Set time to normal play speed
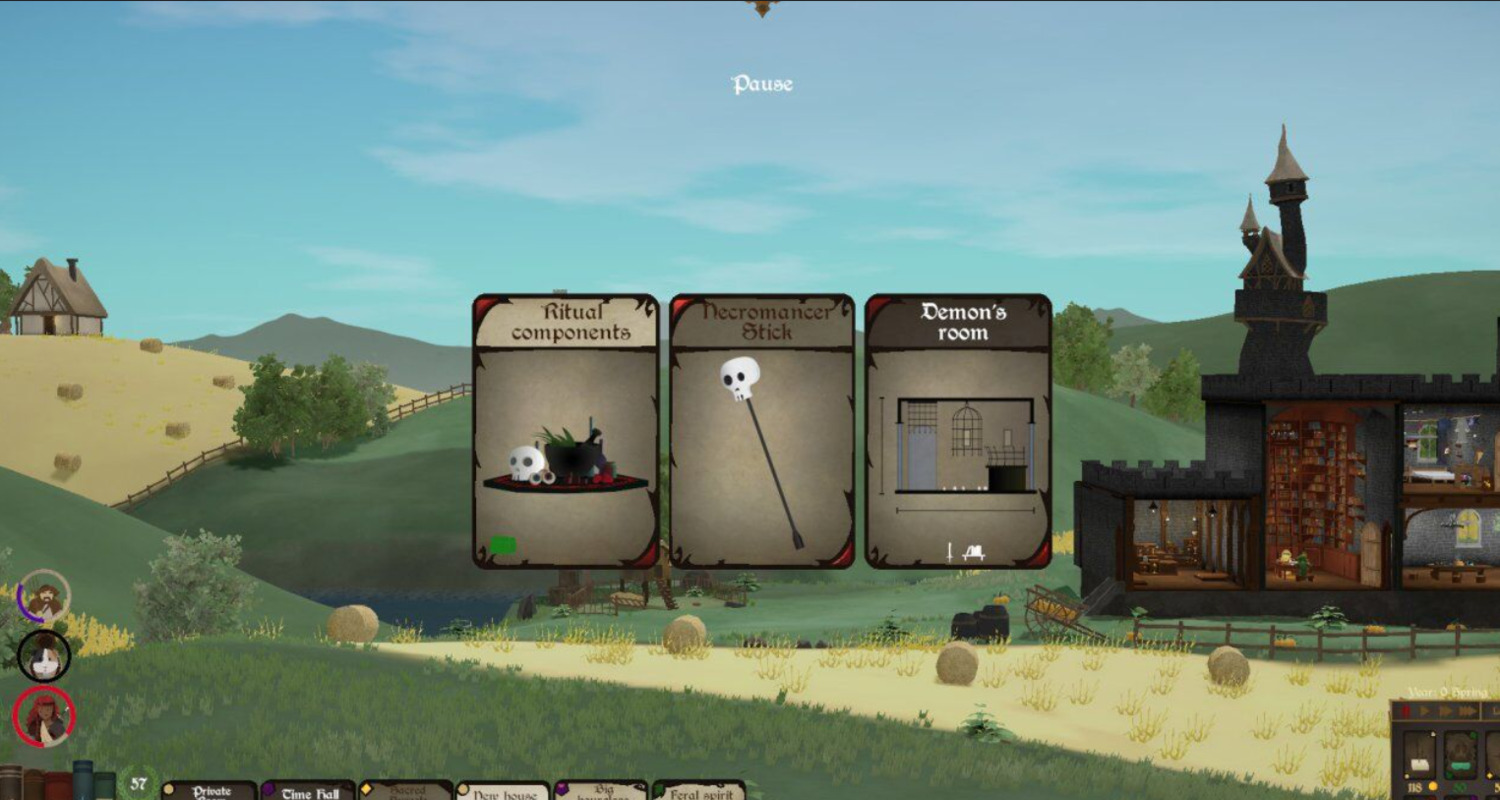This screenshot has height=800, width=1500. pyautogui.click(x=1424, y=711)
